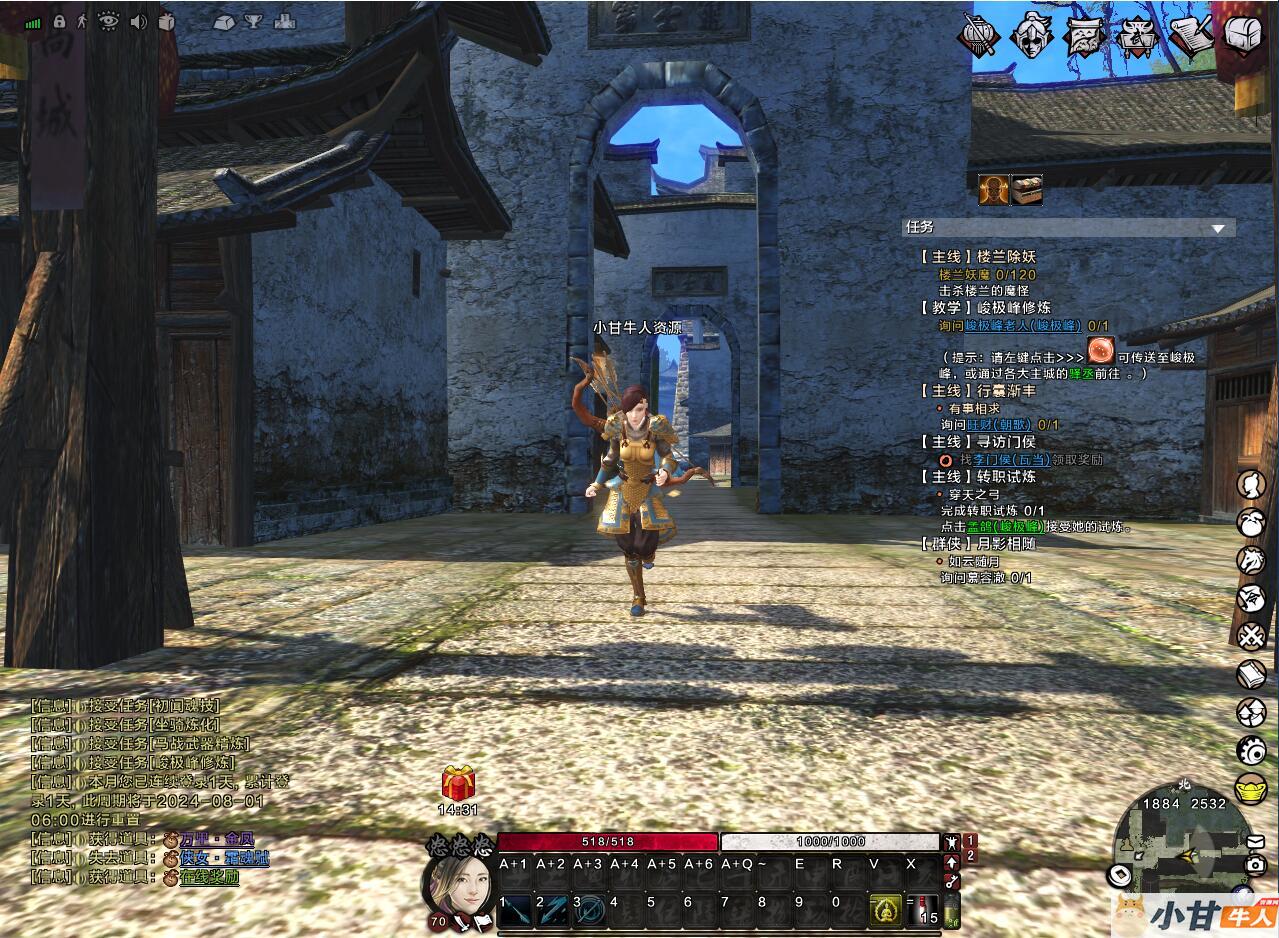Use the golden meditation skill icon
This screenshot has width=1279, height=938.
[x=884, y=909]
